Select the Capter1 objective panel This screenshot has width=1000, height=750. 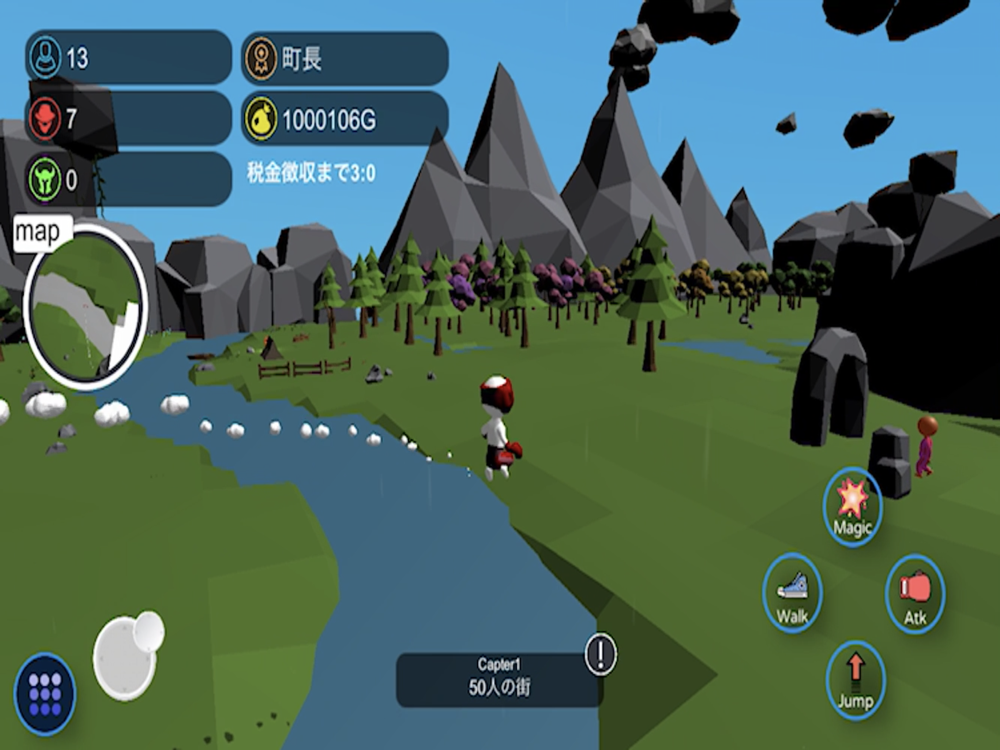pos(499,679)
